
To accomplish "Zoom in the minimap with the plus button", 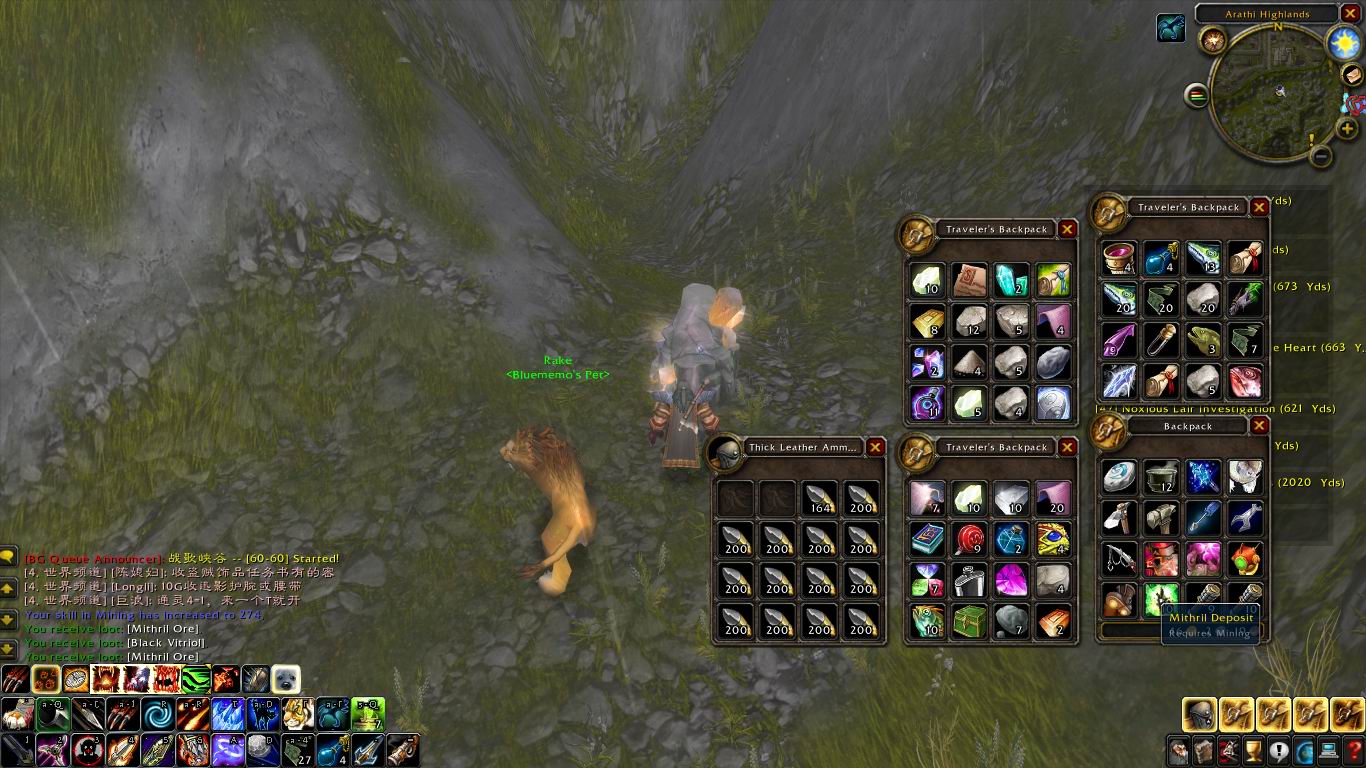I will point(1345,128).
